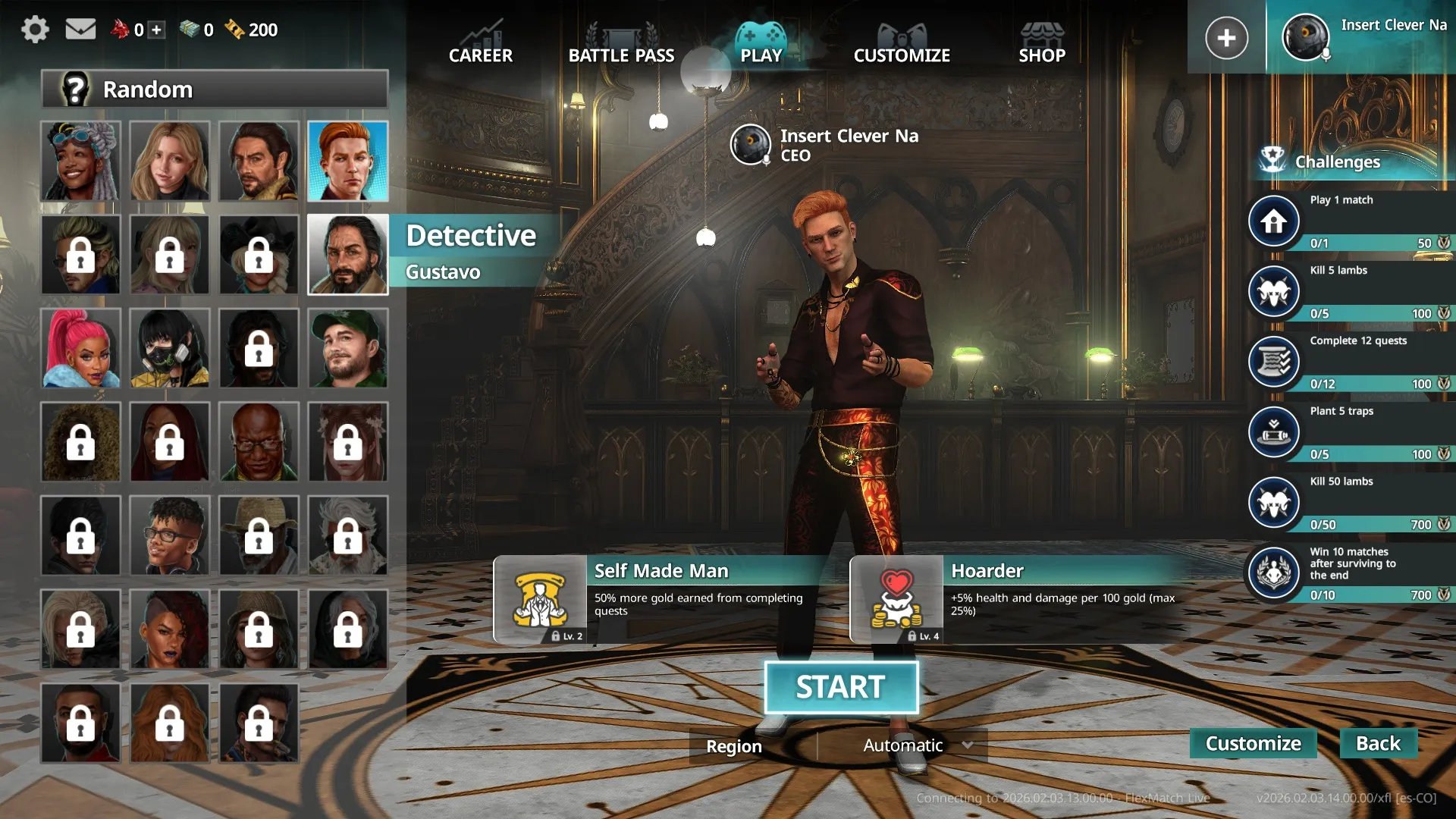
Task: Click the Customize button
Action: pos(1253,743)
